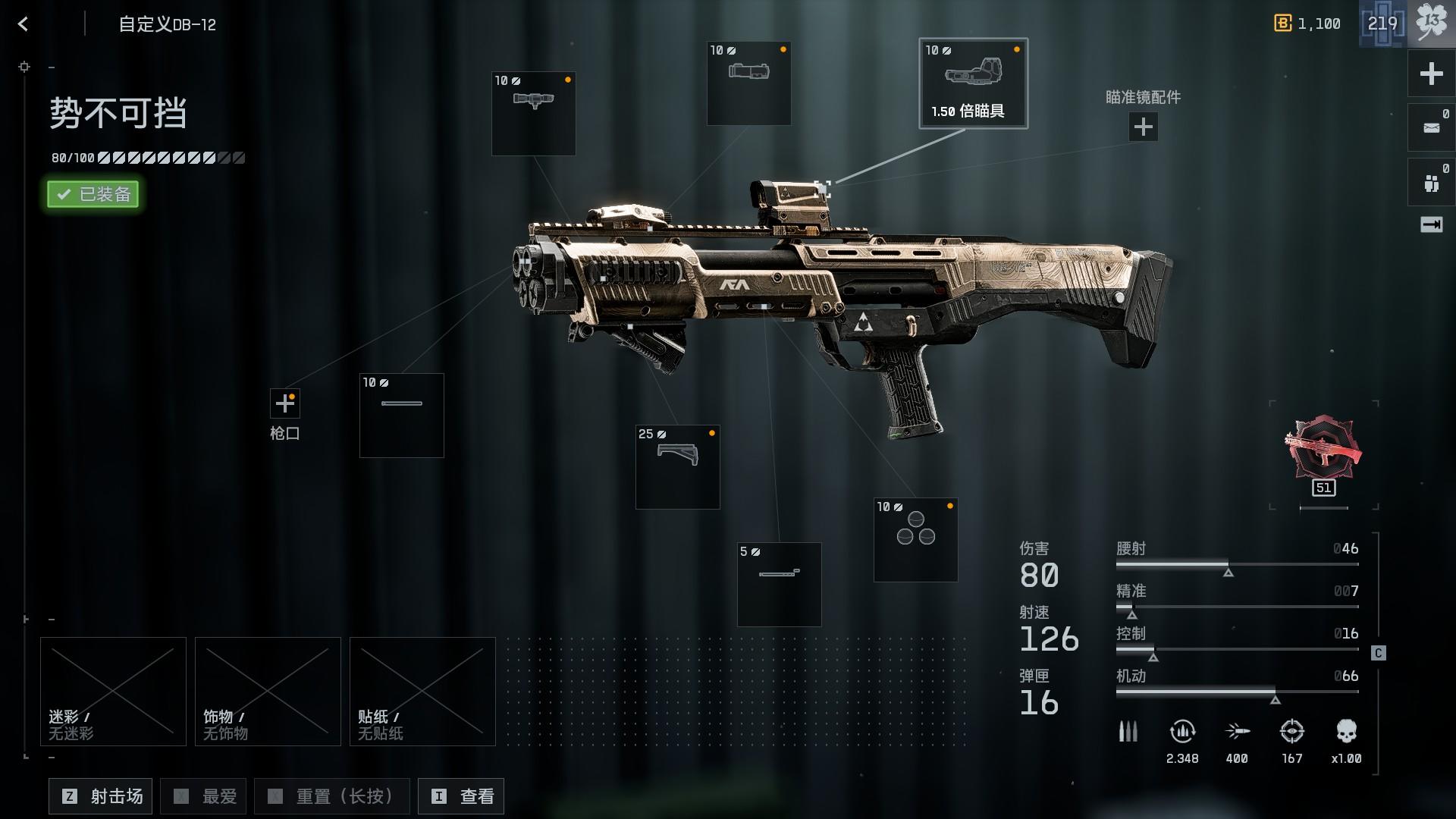The height and width of the screenshot is (819, 1456).
Task: Toggle the 已装备 equipped button
Action: click(93, 194)
